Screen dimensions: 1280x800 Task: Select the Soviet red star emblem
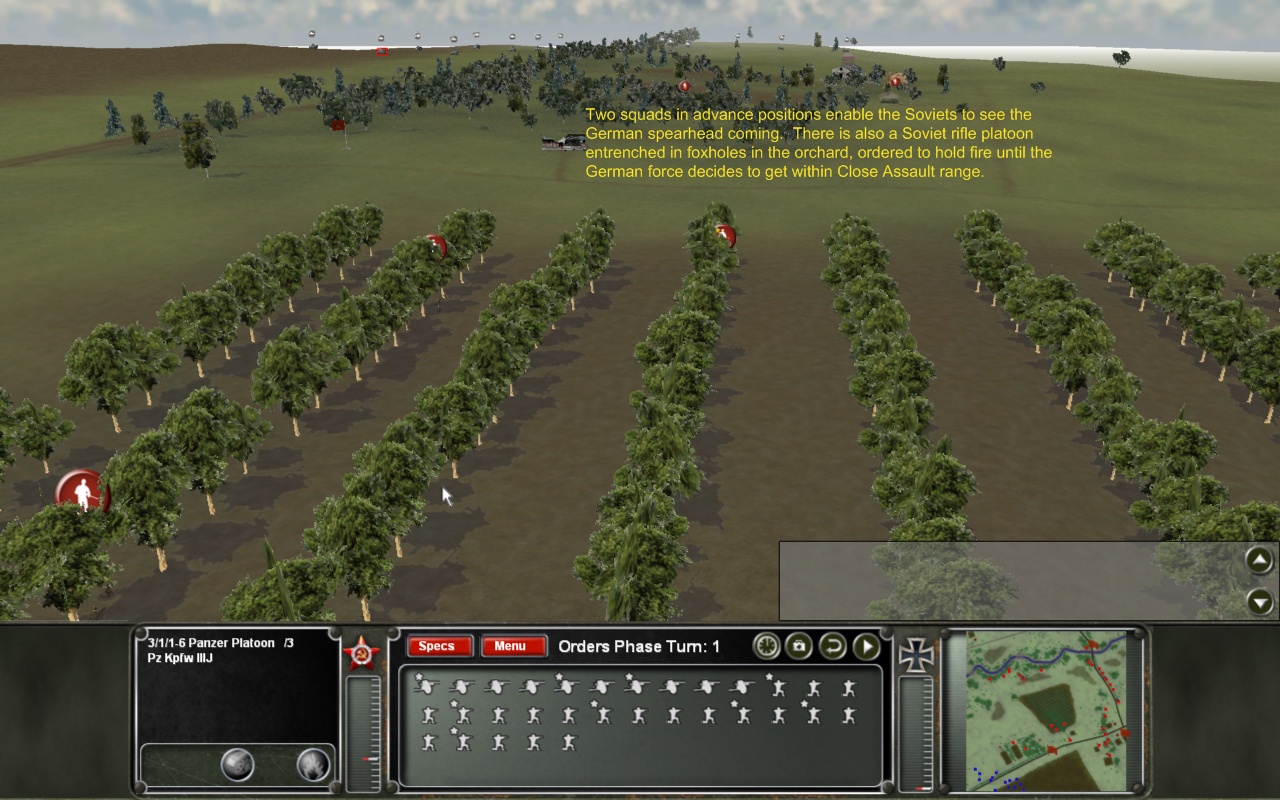pyautogui.click(x=361, y=652)
